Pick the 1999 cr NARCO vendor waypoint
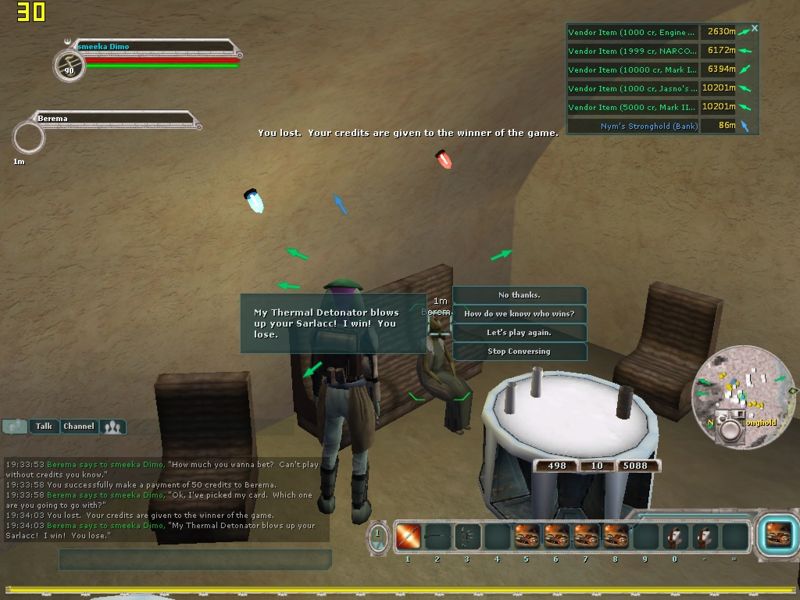800x600 pixels. click(x=632, y=51)
